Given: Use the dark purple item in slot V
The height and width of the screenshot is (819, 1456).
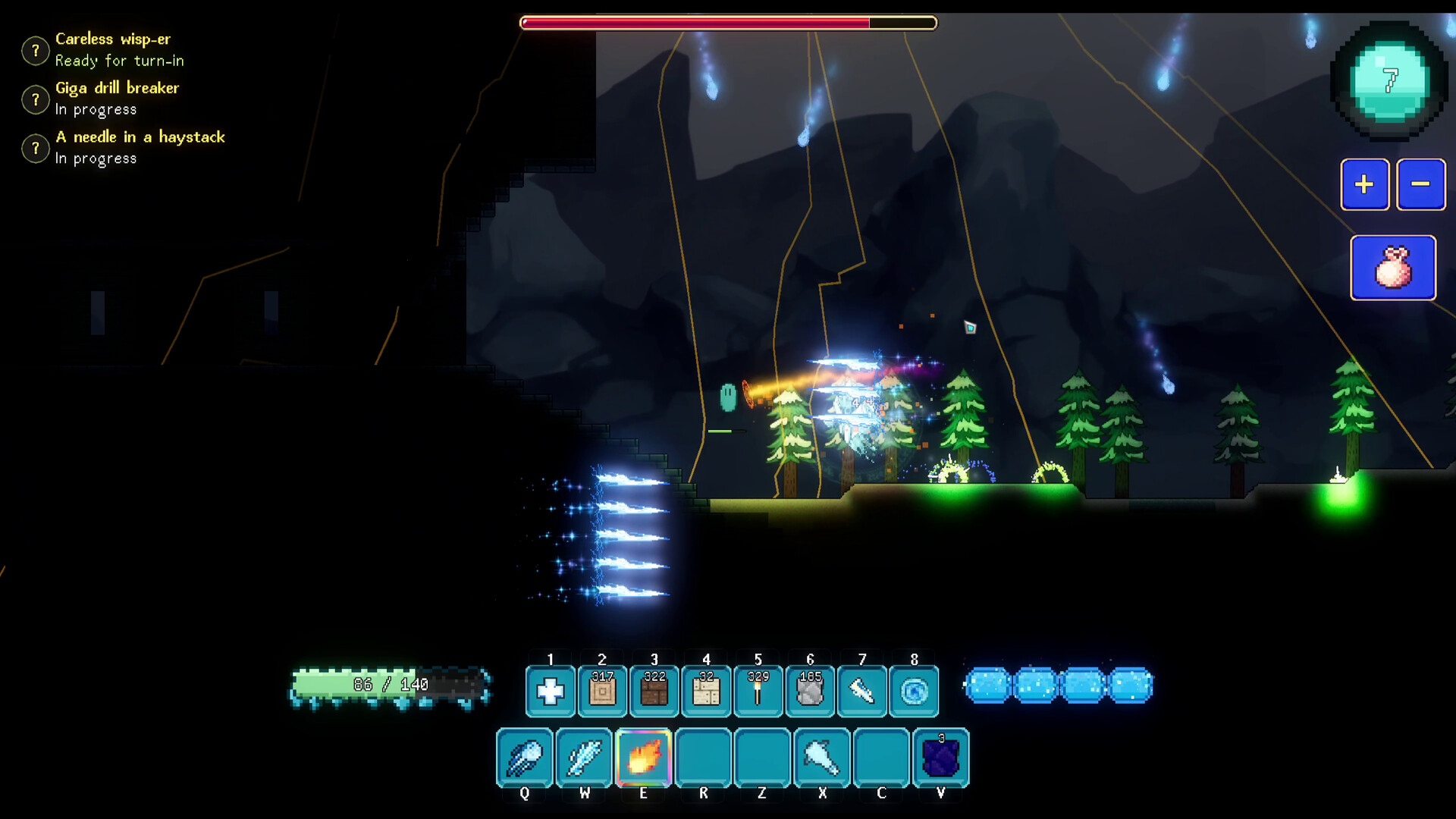Looking at the screenshot, I should point(941,758).
